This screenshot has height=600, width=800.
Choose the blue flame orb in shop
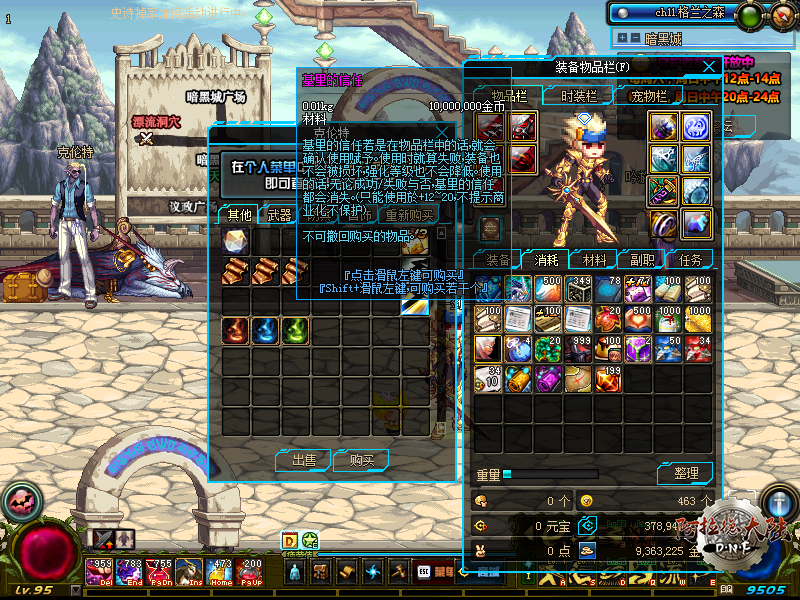(265, 330)
